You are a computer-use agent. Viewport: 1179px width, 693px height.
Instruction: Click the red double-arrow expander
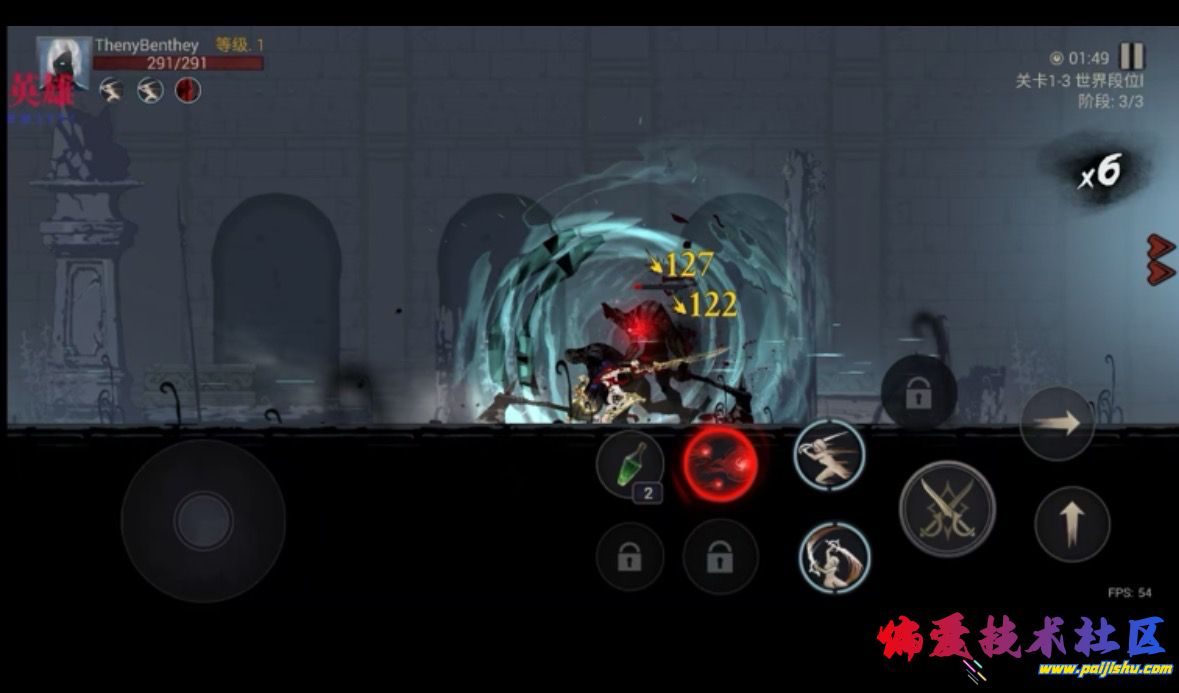pos(1160,259)
